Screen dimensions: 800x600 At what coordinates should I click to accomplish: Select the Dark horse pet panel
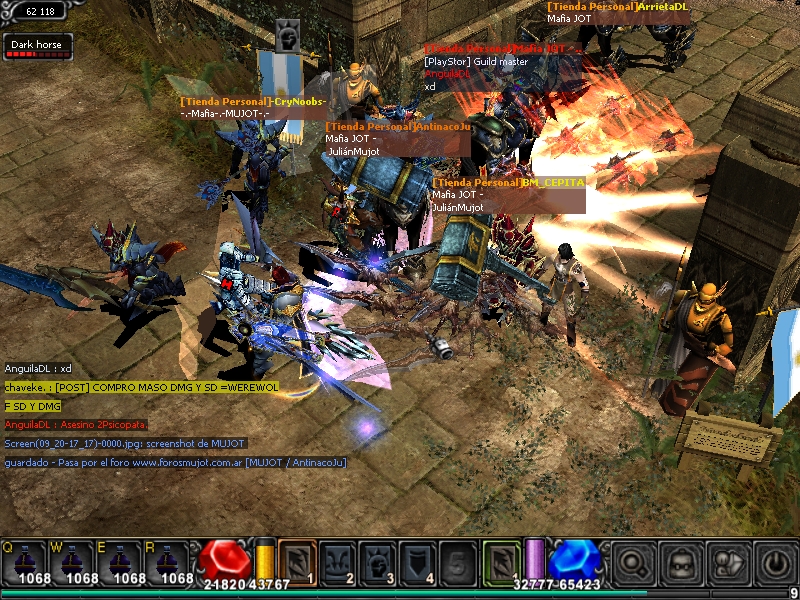coord(37,46)
